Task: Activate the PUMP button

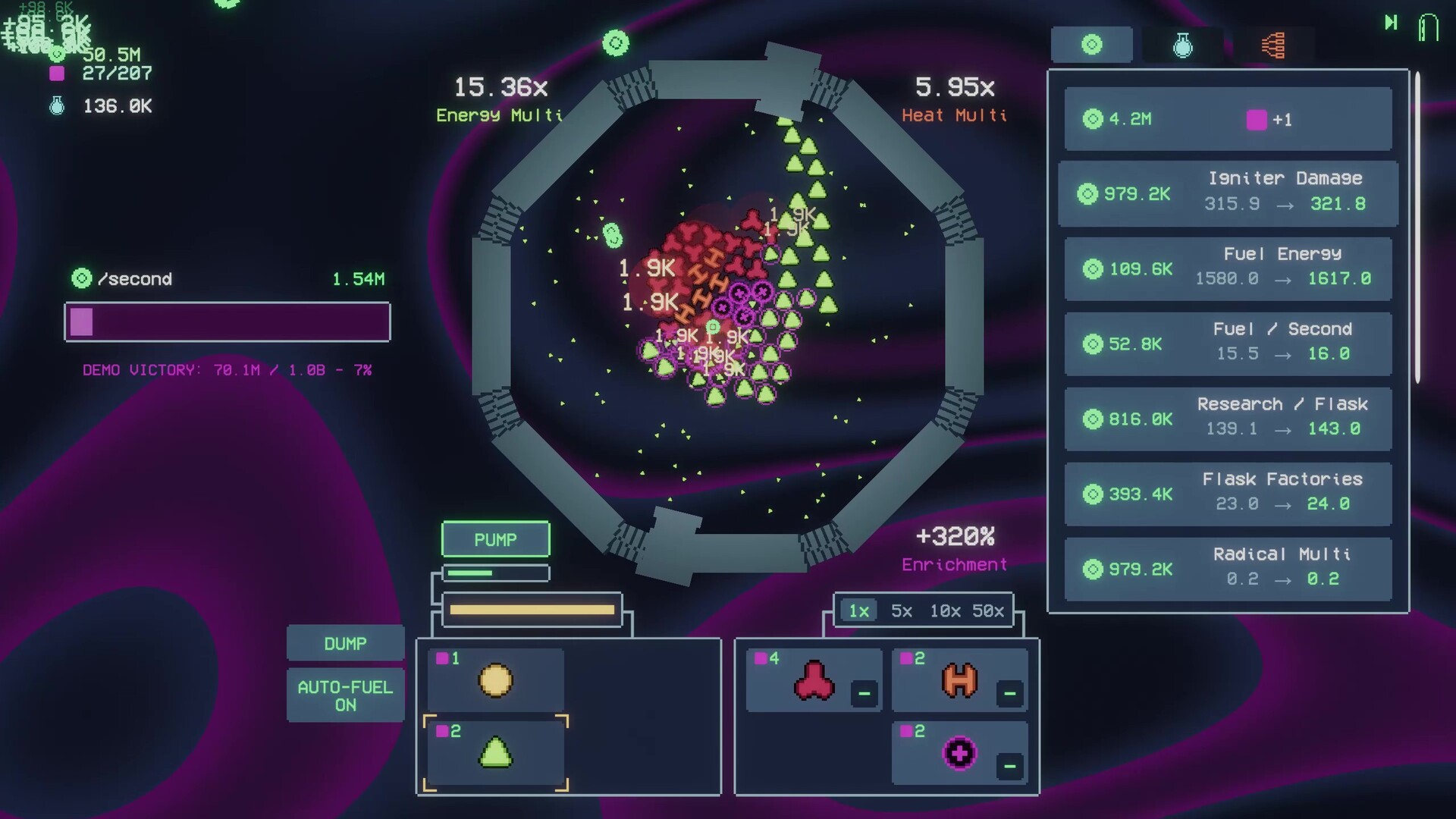Action: pos(495,539)
